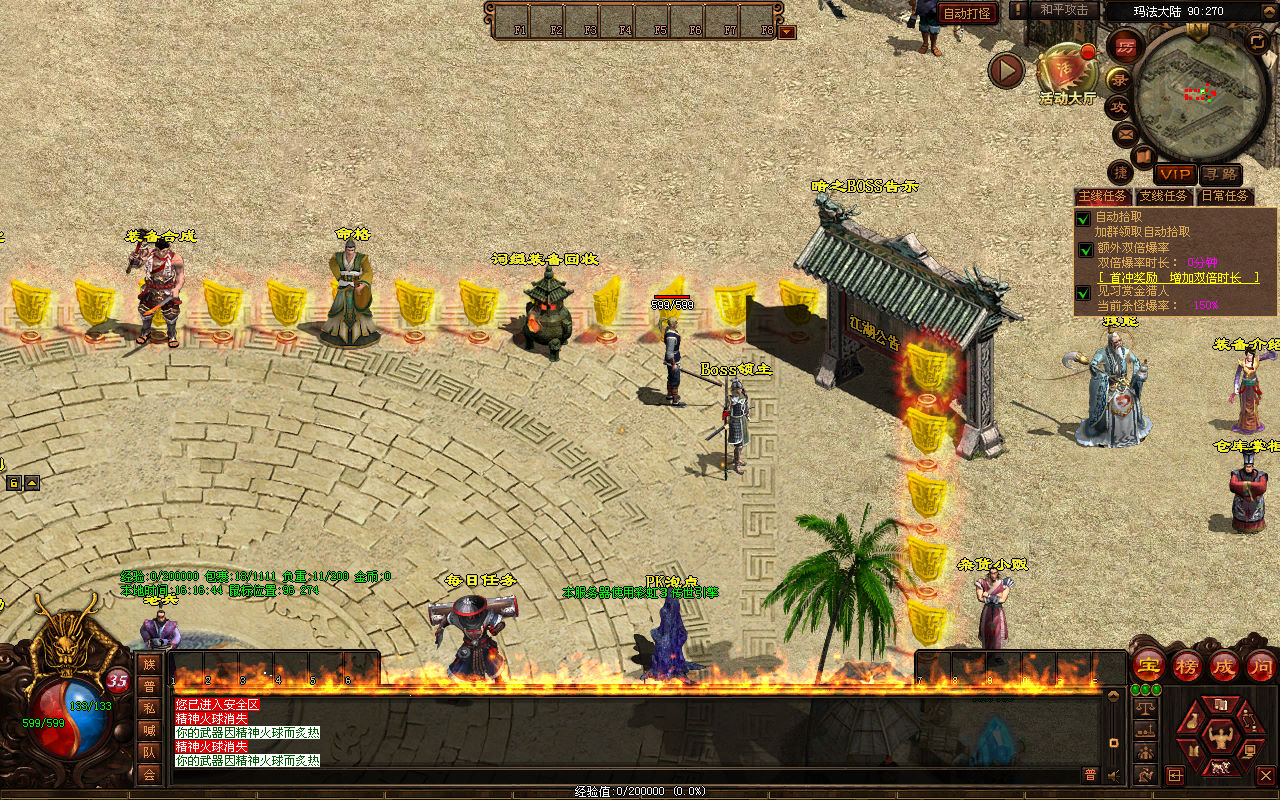Switch to the 主线任务 main quest tab
Image resolution: width=1280 pixels, height=800 pixels.
(x=1103, y=196)
